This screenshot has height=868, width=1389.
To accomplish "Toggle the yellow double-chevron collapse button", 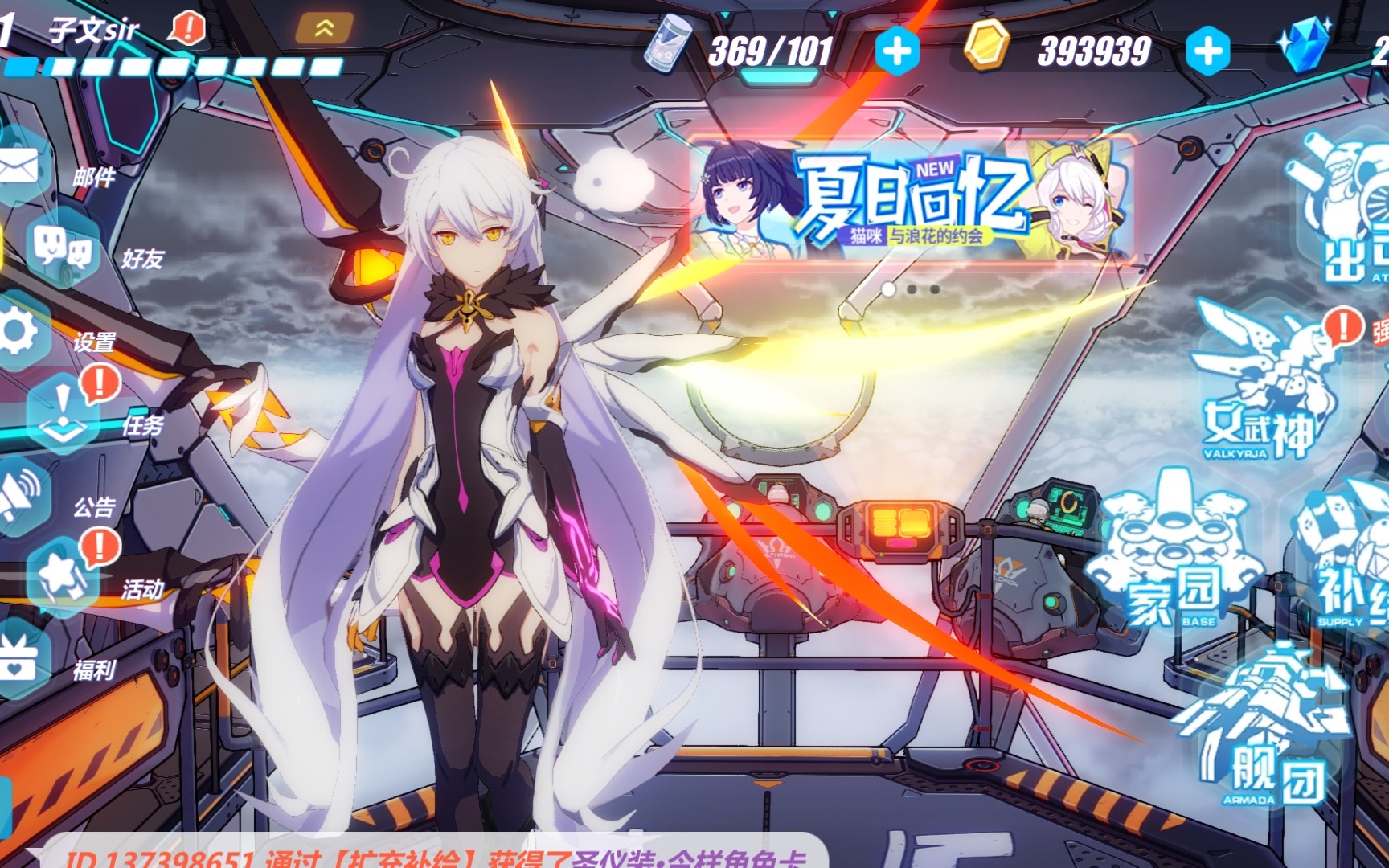I will pyautogui.click(x=324, y=29).
